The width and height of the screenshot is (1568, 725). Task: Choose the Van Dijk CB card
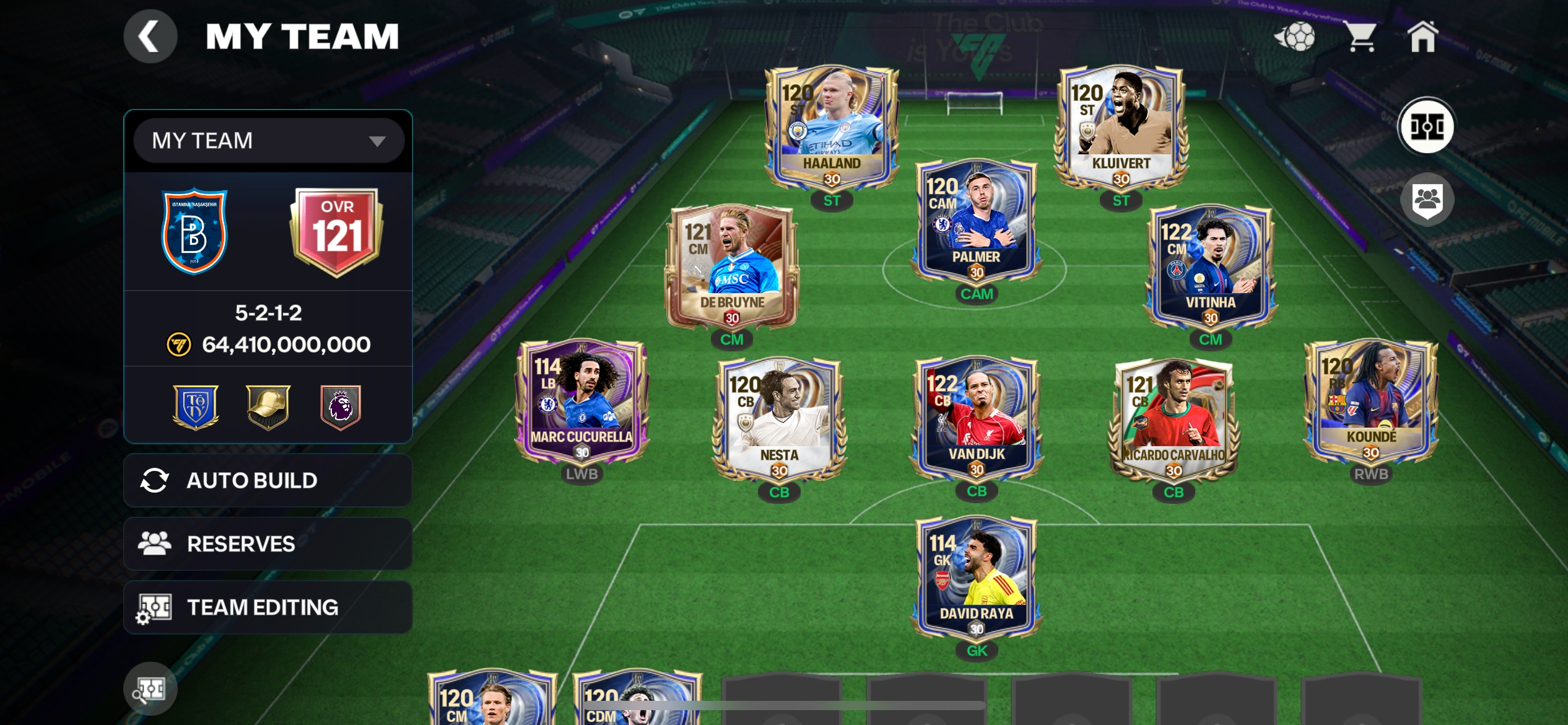pos(977,418)
